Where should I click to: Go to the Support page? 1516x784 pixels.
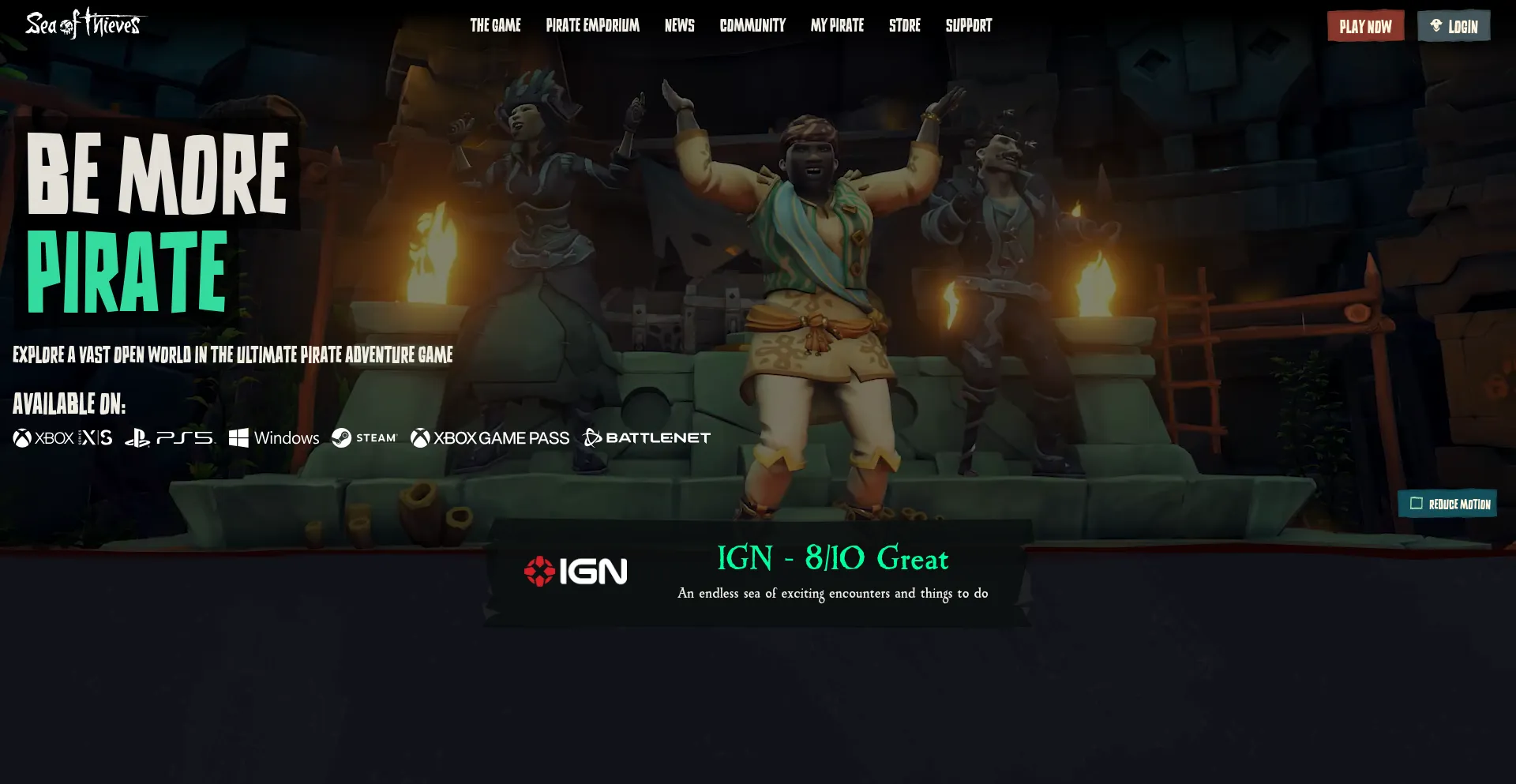[969, 25]
